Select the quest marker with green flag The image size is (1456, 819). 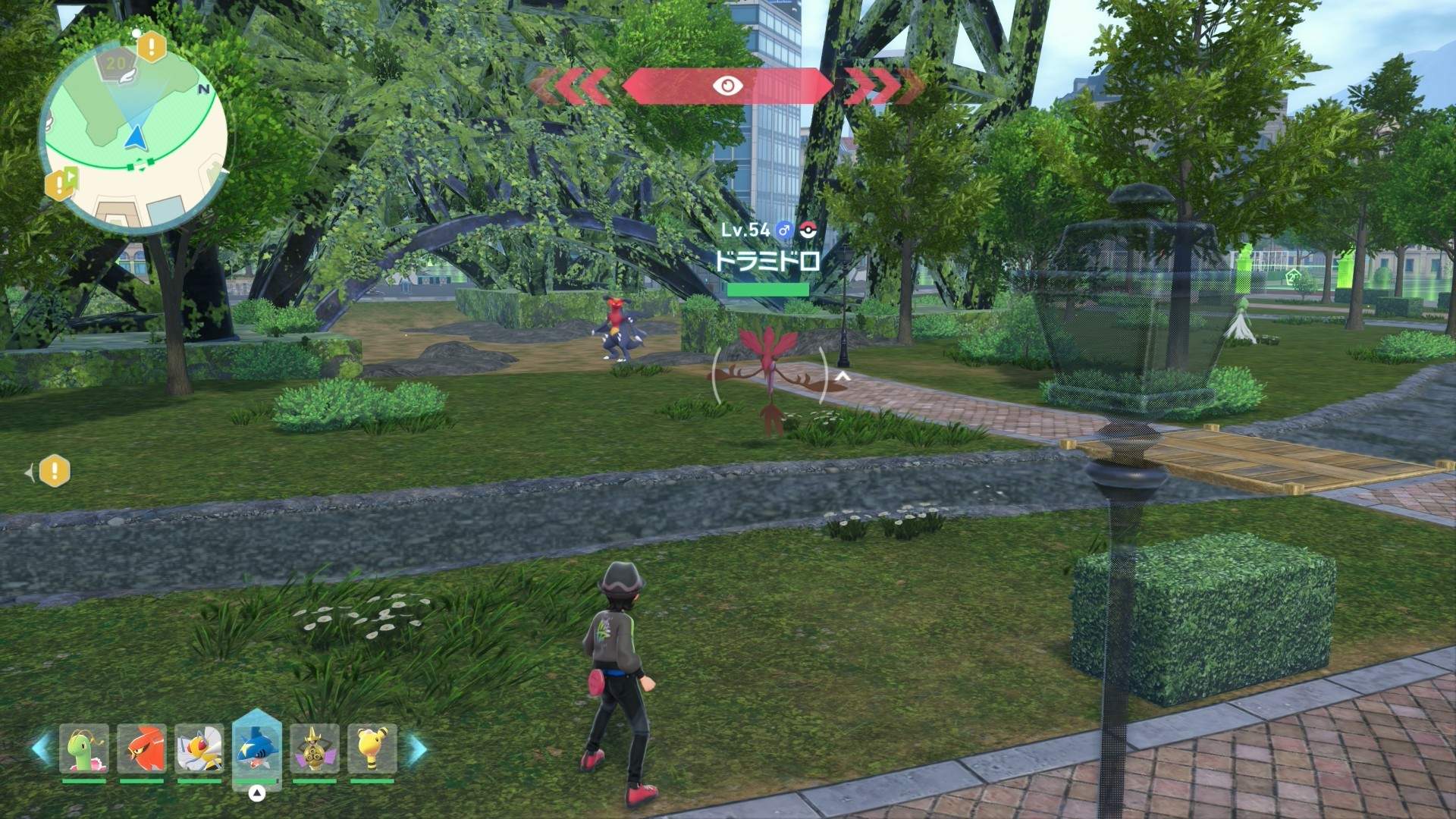coord(61,183)
